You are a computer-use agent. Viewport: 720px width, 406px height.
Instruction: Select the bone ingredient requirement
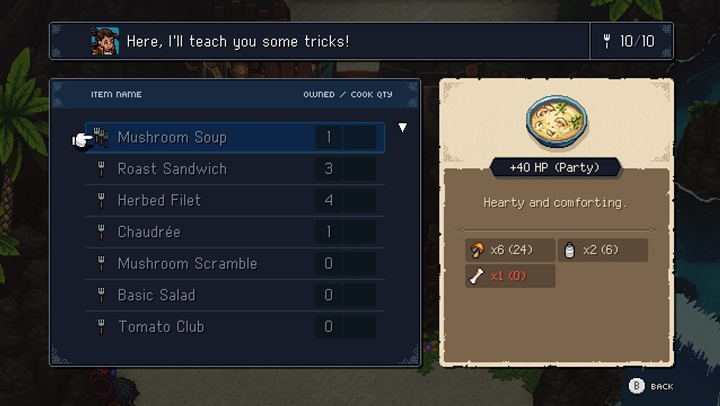pos(510,276)
